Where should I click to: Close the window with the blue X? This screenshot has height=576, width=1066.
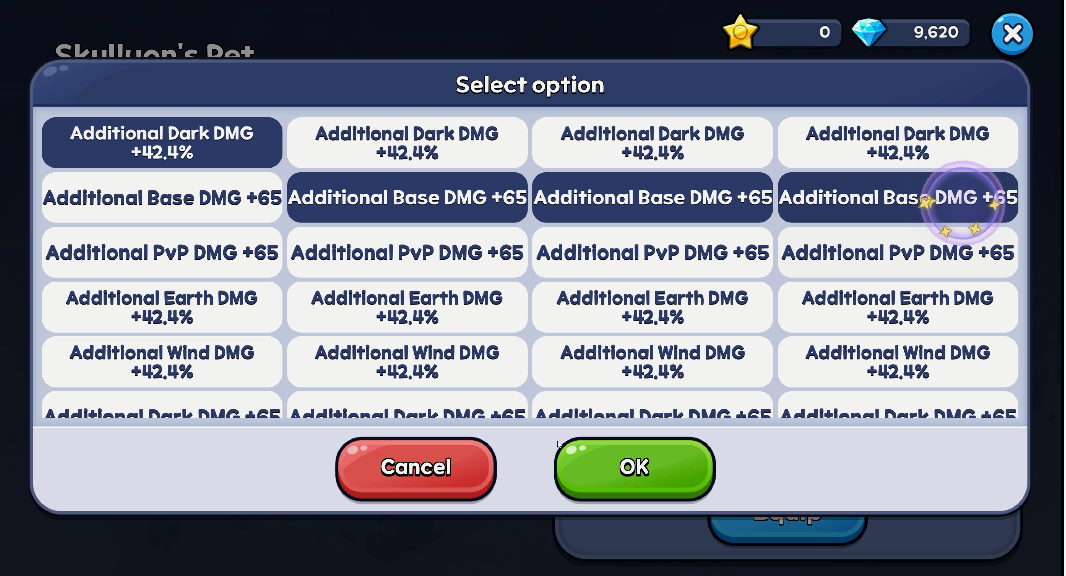point(1011,34)
